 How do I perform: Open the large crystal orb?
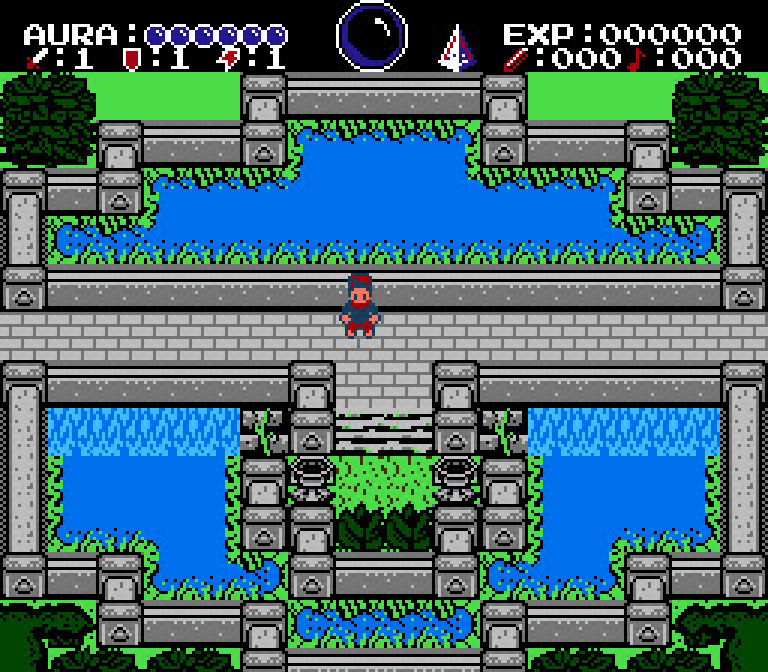[x=372, y=36]
